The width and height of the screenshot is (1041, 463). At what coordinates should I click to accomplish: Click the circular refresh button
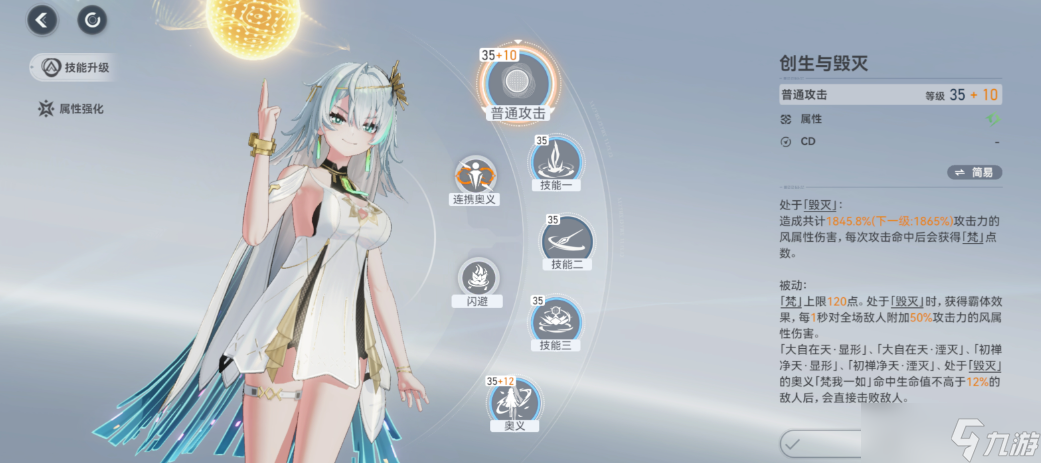pyautogui.click(x=92, y=18)
